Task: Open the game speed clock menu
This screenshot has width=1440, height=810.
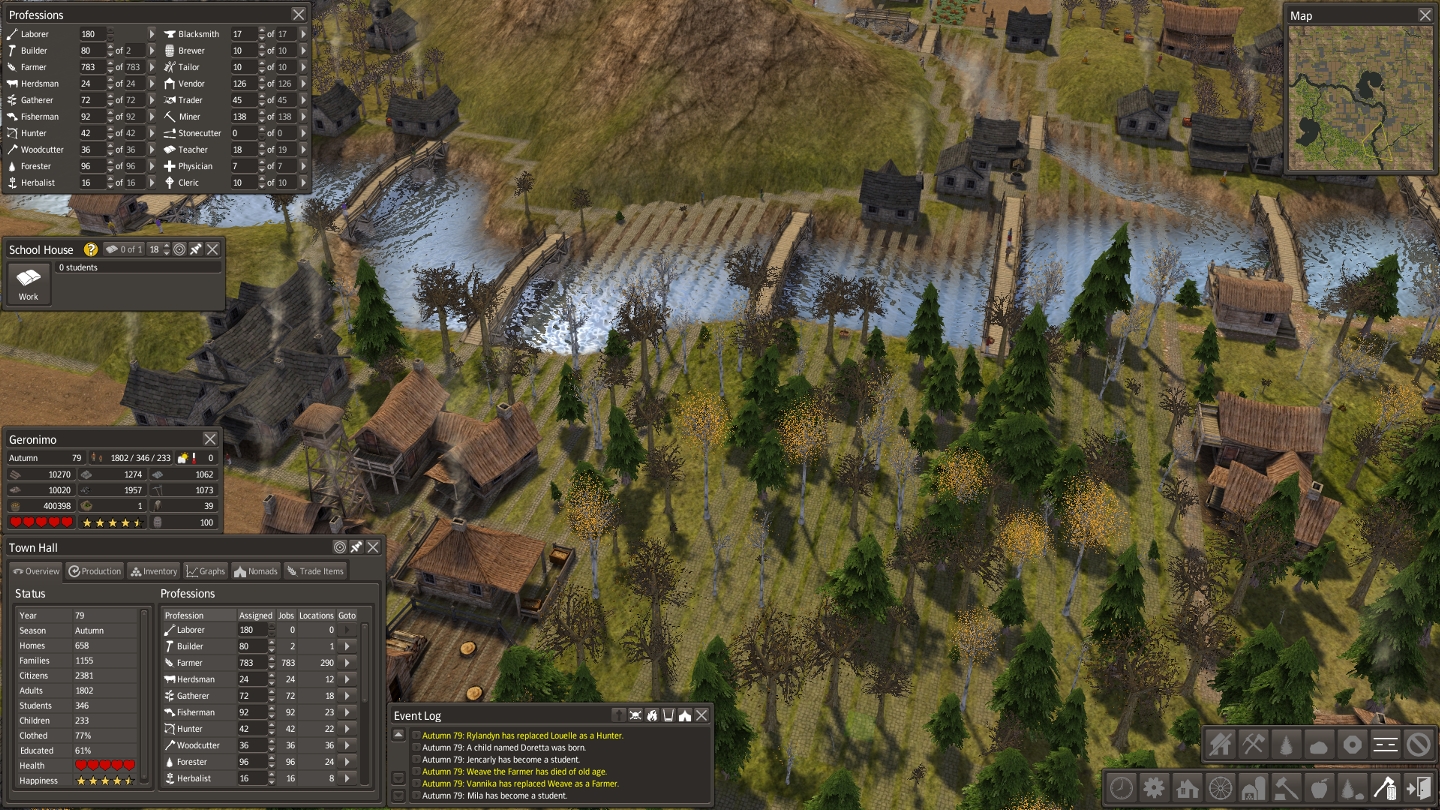Action: click(1121, 787)
